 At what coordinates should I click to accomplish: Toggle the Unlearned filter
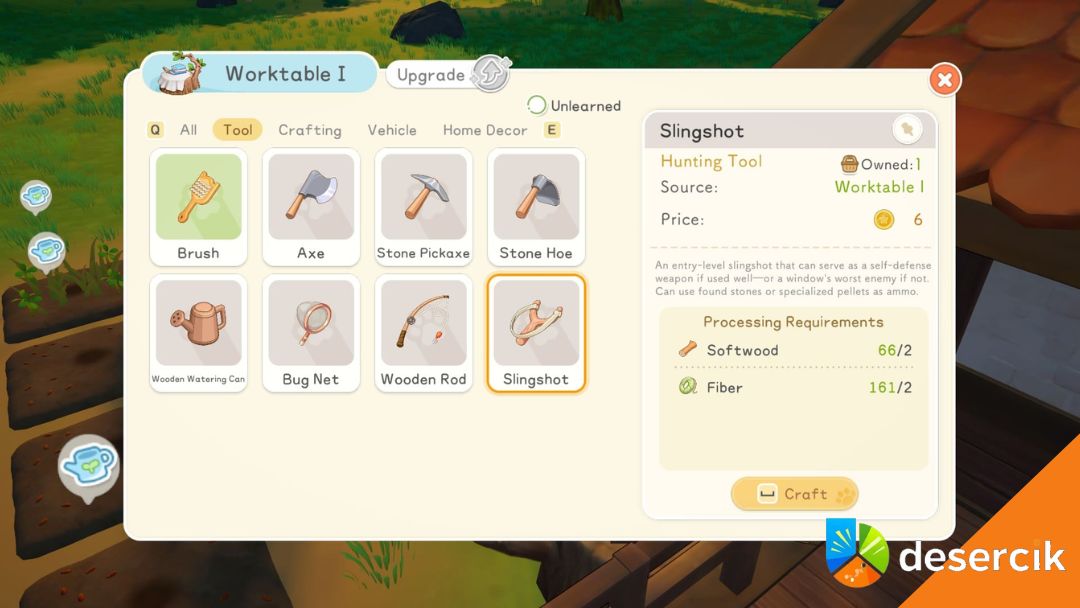574,106
